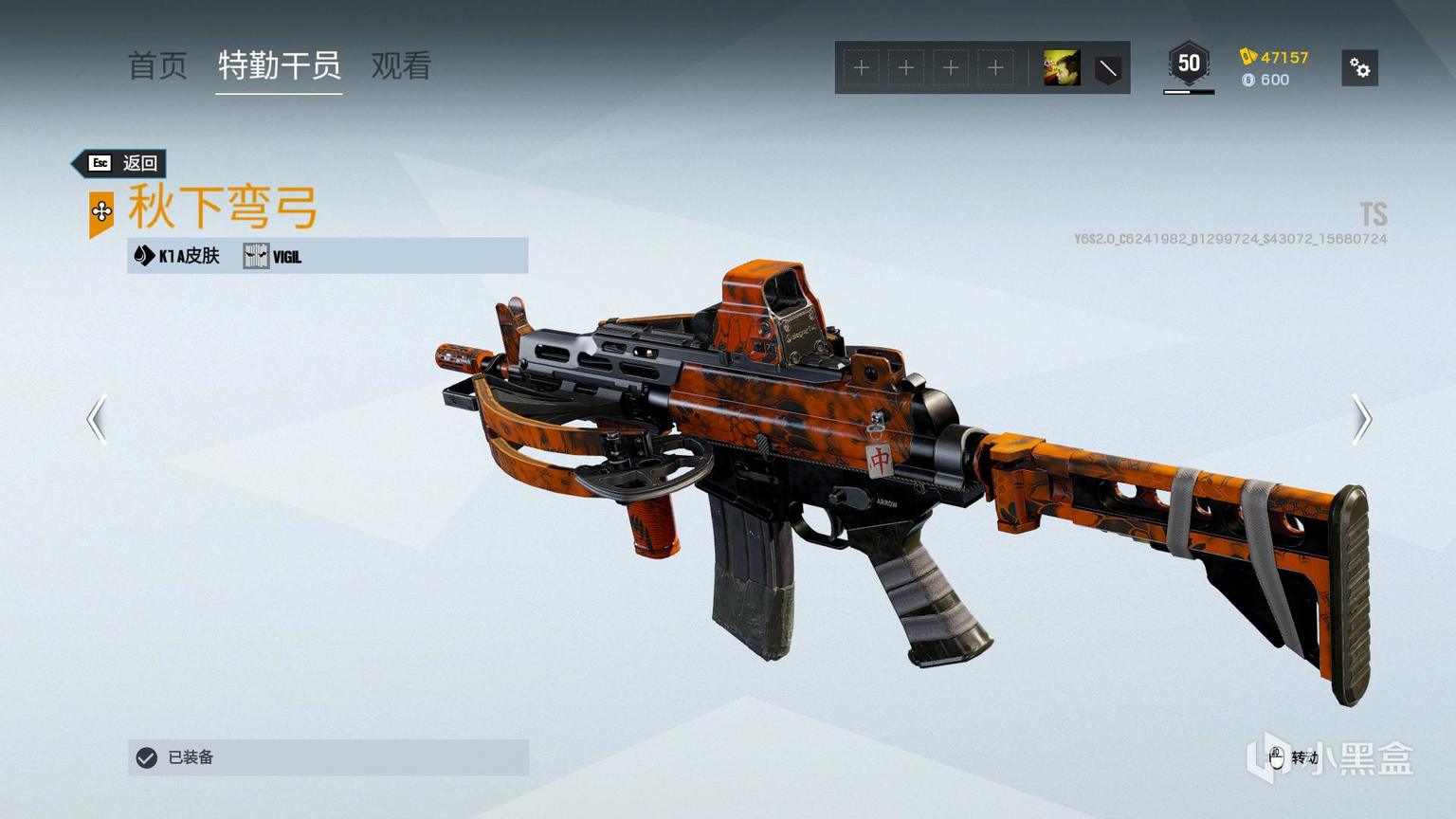Image resolution: width=1456 pixels, height=819 pixels.
Task: Select the K1A皮肤 weapon tag
Action: point(177,256)
